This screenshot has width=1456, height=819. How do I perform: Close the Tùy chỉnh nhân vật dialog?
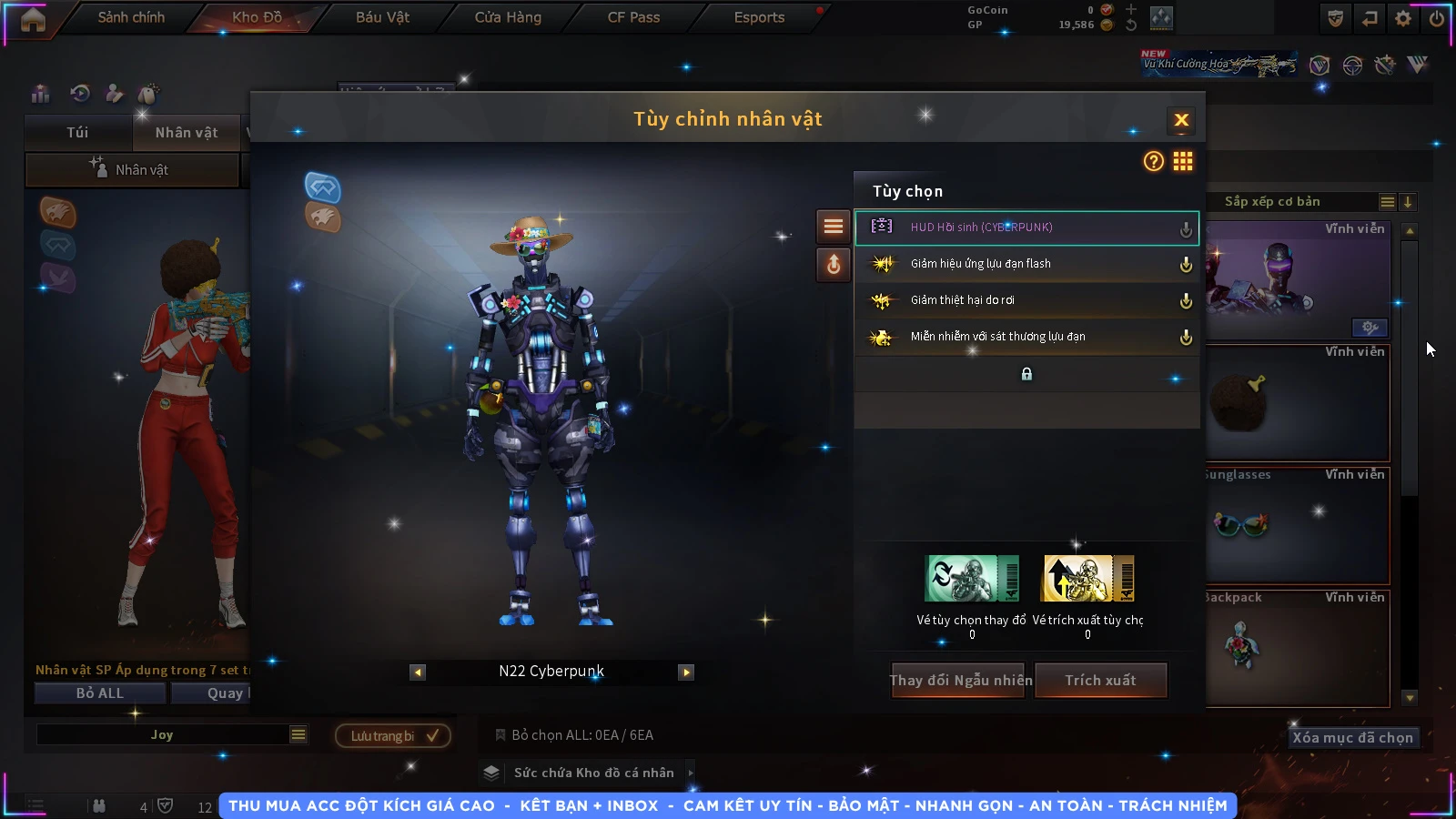coord(1181,120)
